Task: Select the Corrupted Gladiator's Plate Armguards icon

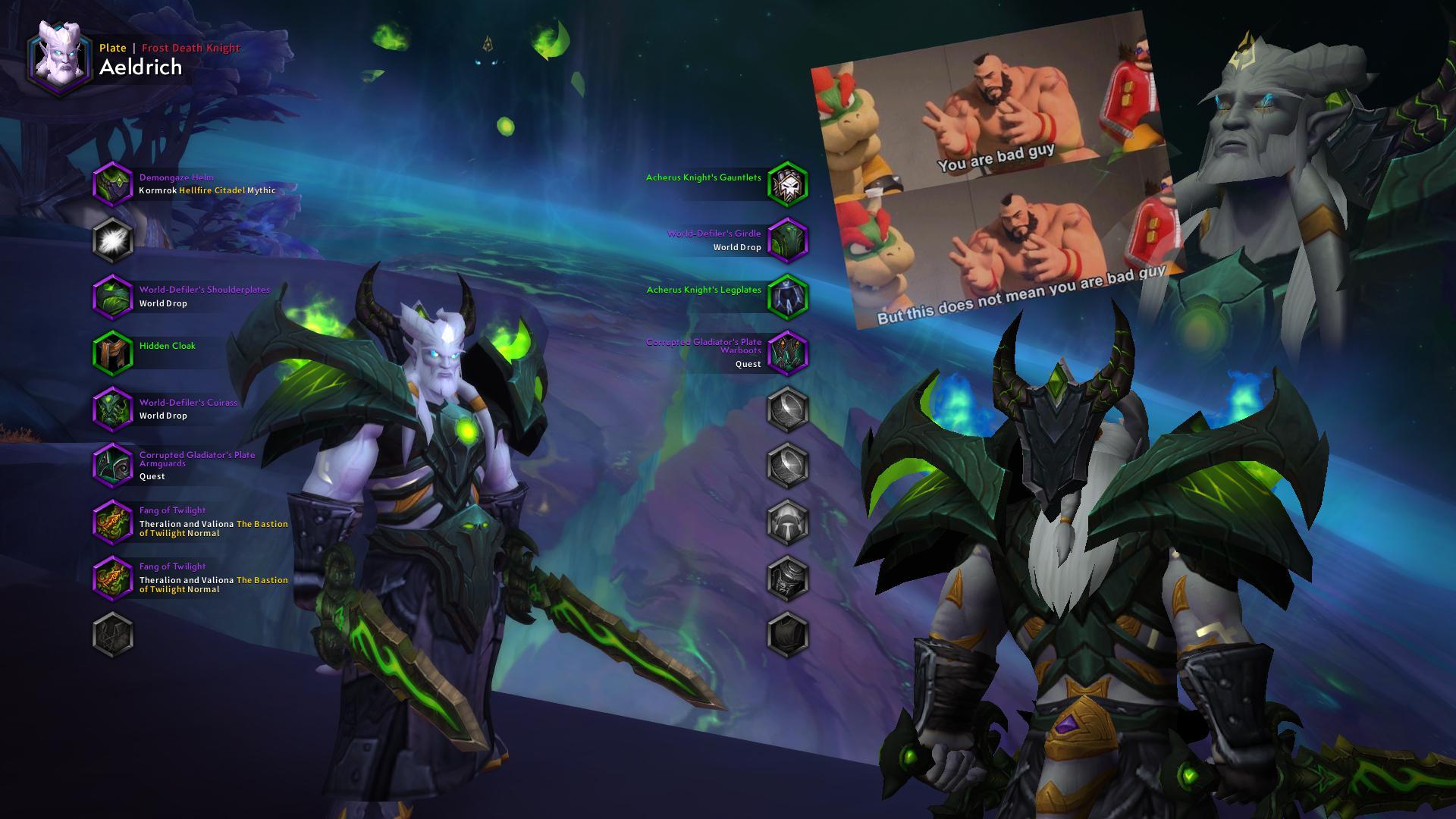Action: pos(112,464)
